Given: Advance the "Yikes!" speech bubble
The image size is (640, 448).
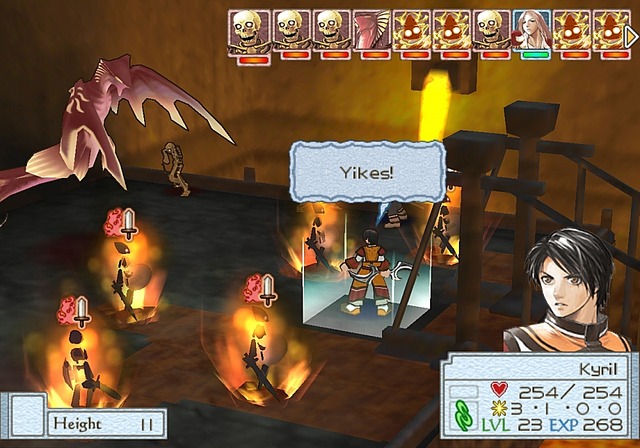Looking at the screenshot, I should pos(366,172).
